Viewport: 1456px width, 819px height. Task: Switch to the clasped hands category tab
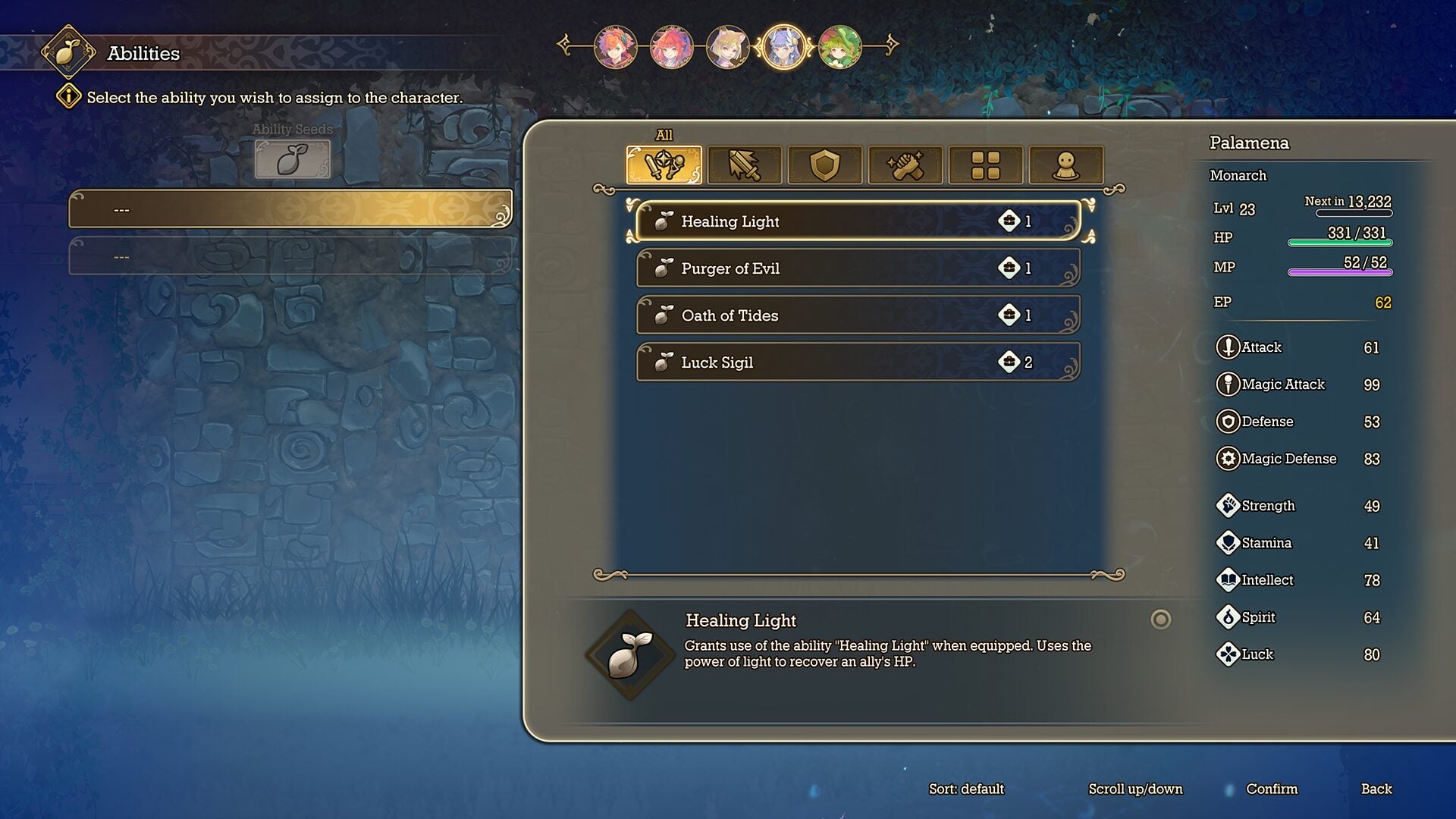click(905, 165)
